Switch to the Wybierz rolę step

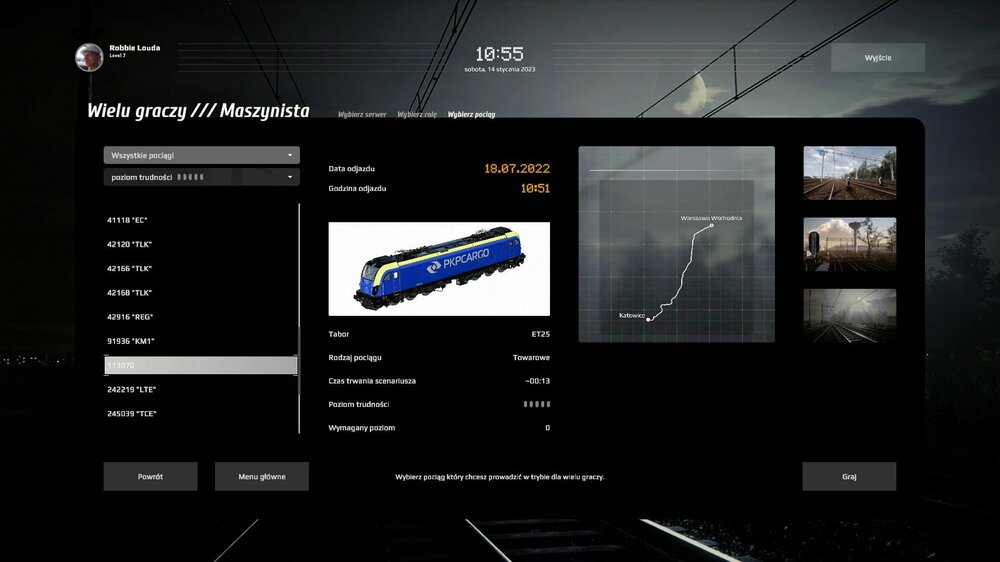pos(417,115)
